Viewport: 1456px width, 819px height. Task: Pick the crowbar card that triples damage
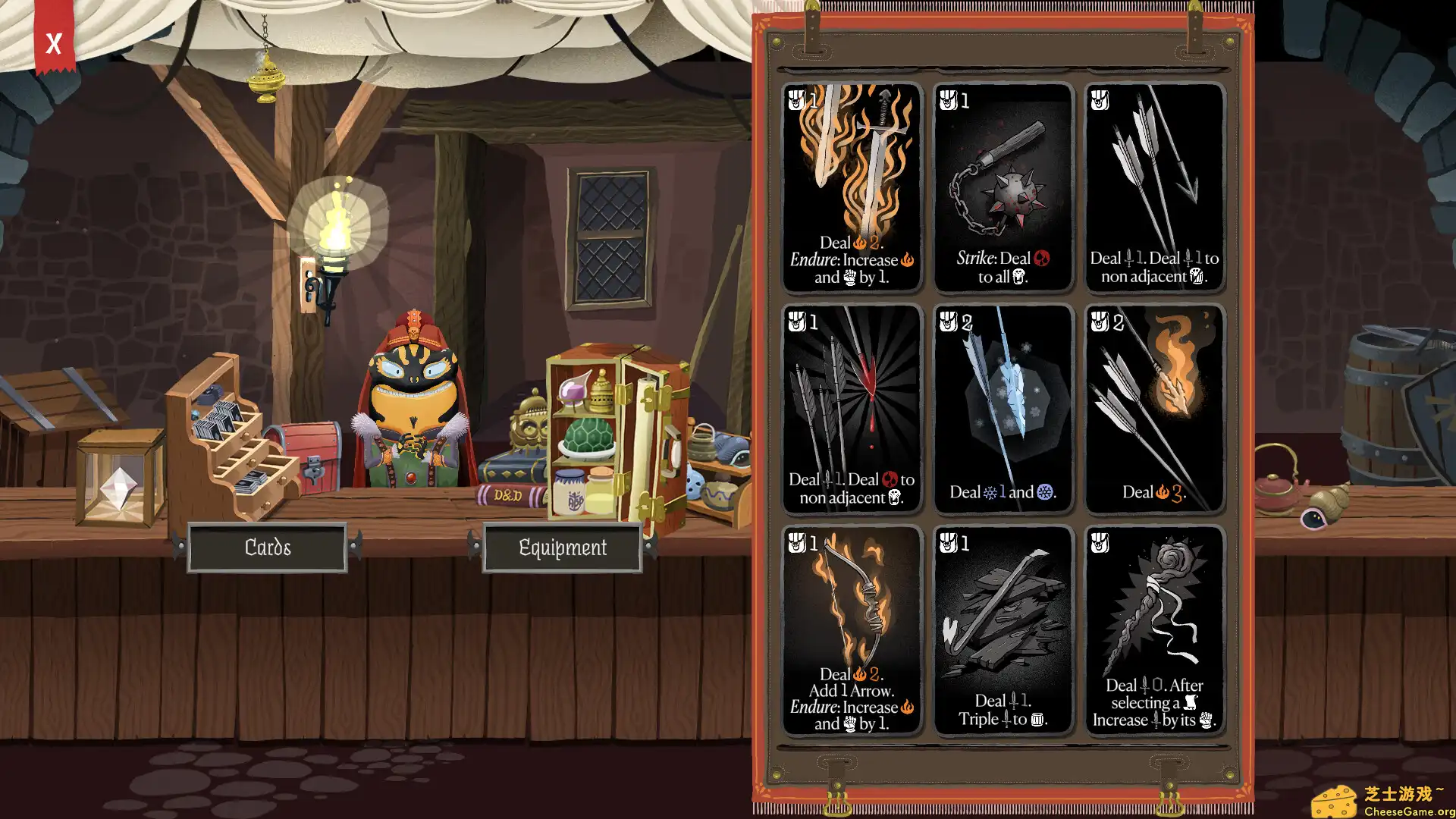(1003, 629)
